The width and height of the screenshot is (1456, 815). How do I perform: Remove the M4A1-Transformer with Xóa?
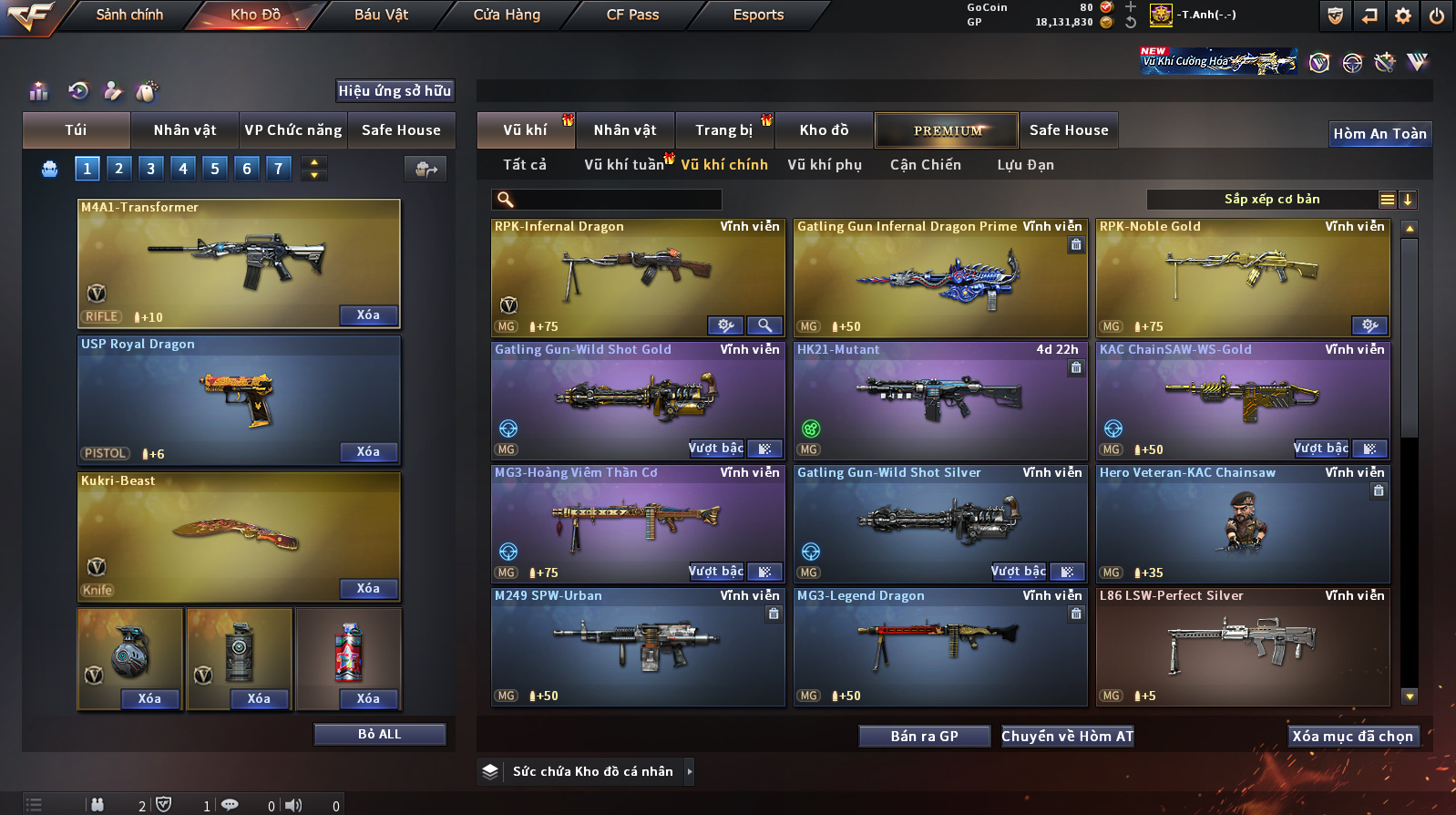coord(368,315)
